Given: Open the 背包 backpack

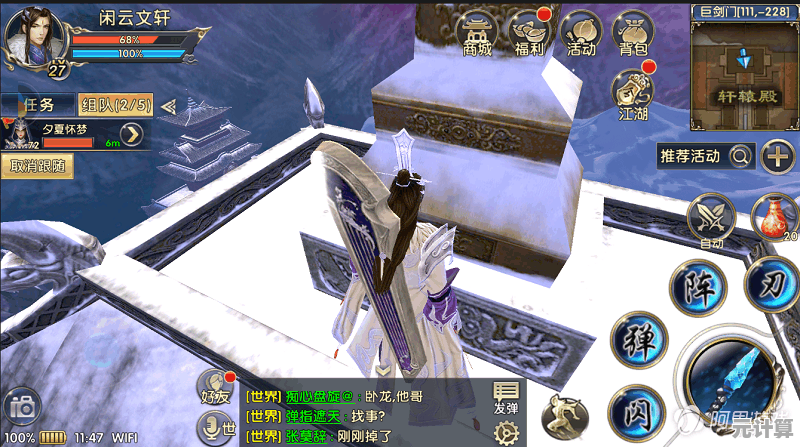Looking at the screenshot, I should [x=633, y=34].
